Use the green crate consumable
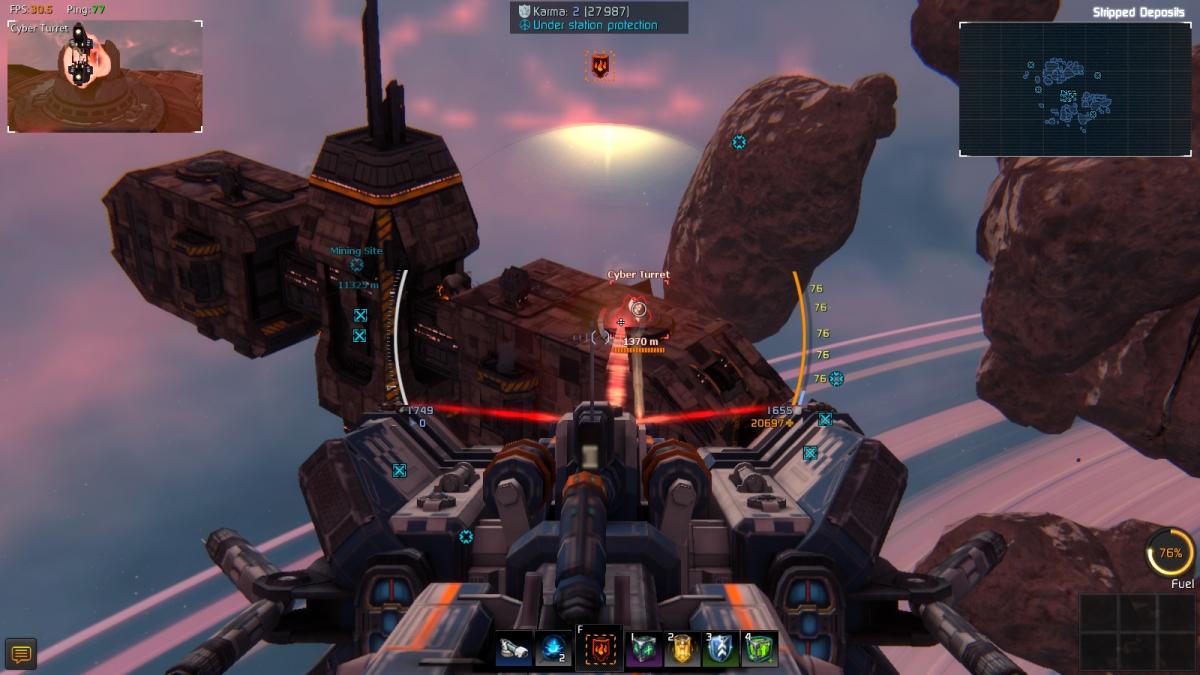Image resolution: width=1200 pixels, height=675 pixels. 760,650
